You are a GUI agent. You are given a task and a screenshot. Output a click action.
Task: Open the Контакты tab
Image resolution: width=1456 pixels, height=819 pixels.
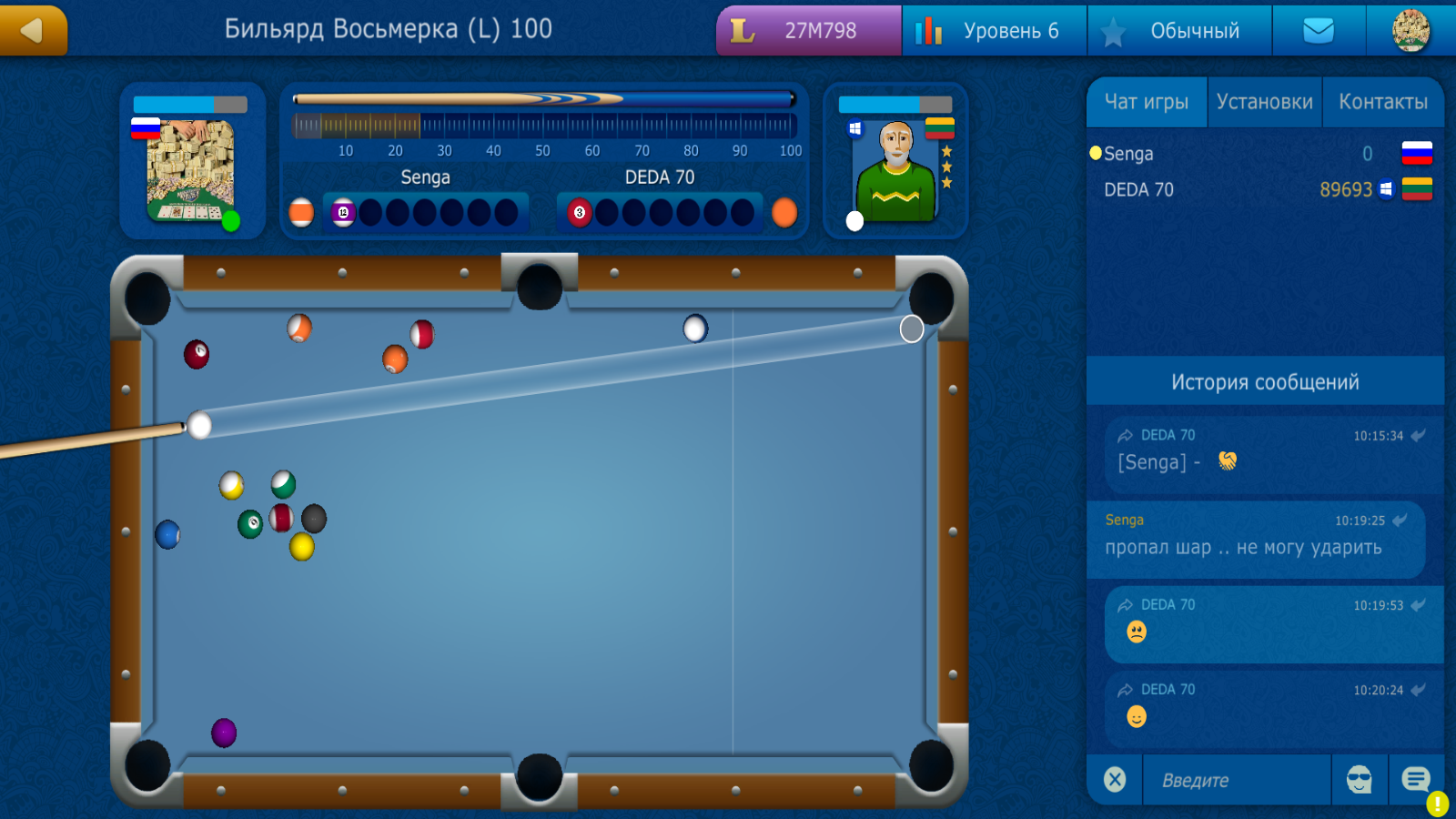tap(1382, 102)
